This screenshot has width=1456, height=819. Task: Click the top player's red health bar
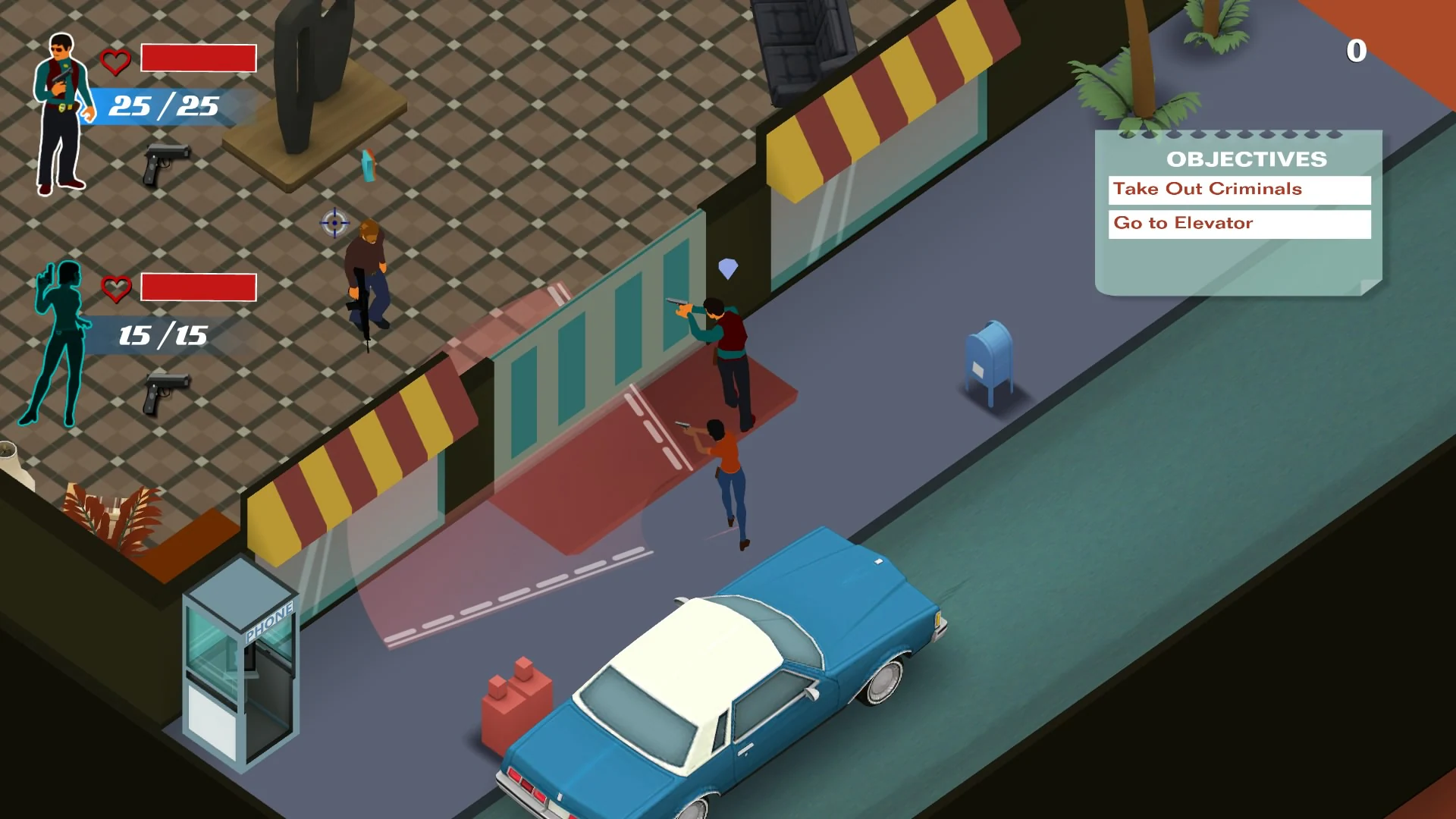(x=198, y=58)
